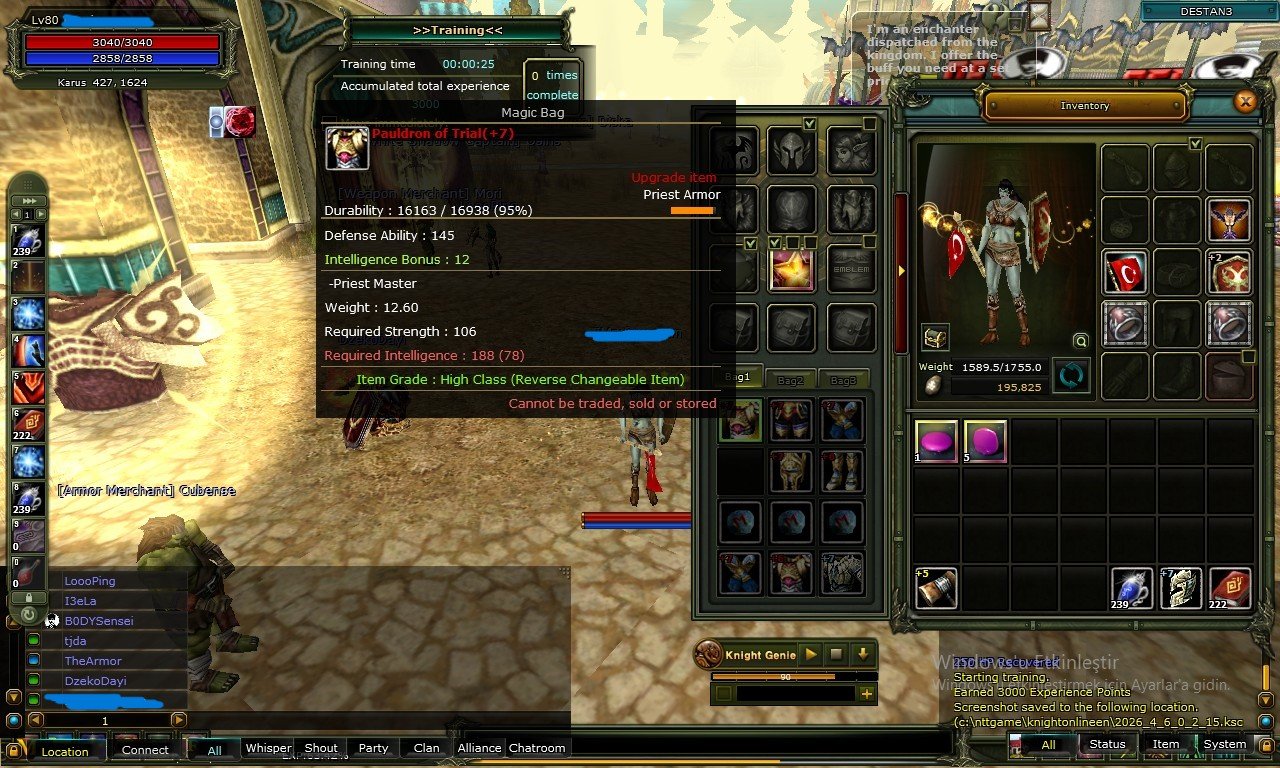Open the storage chest in the inventory panel
Image resolution: width=1280 pixels, height=768 pixels.
pyautogui.click(x=935, y=336)
